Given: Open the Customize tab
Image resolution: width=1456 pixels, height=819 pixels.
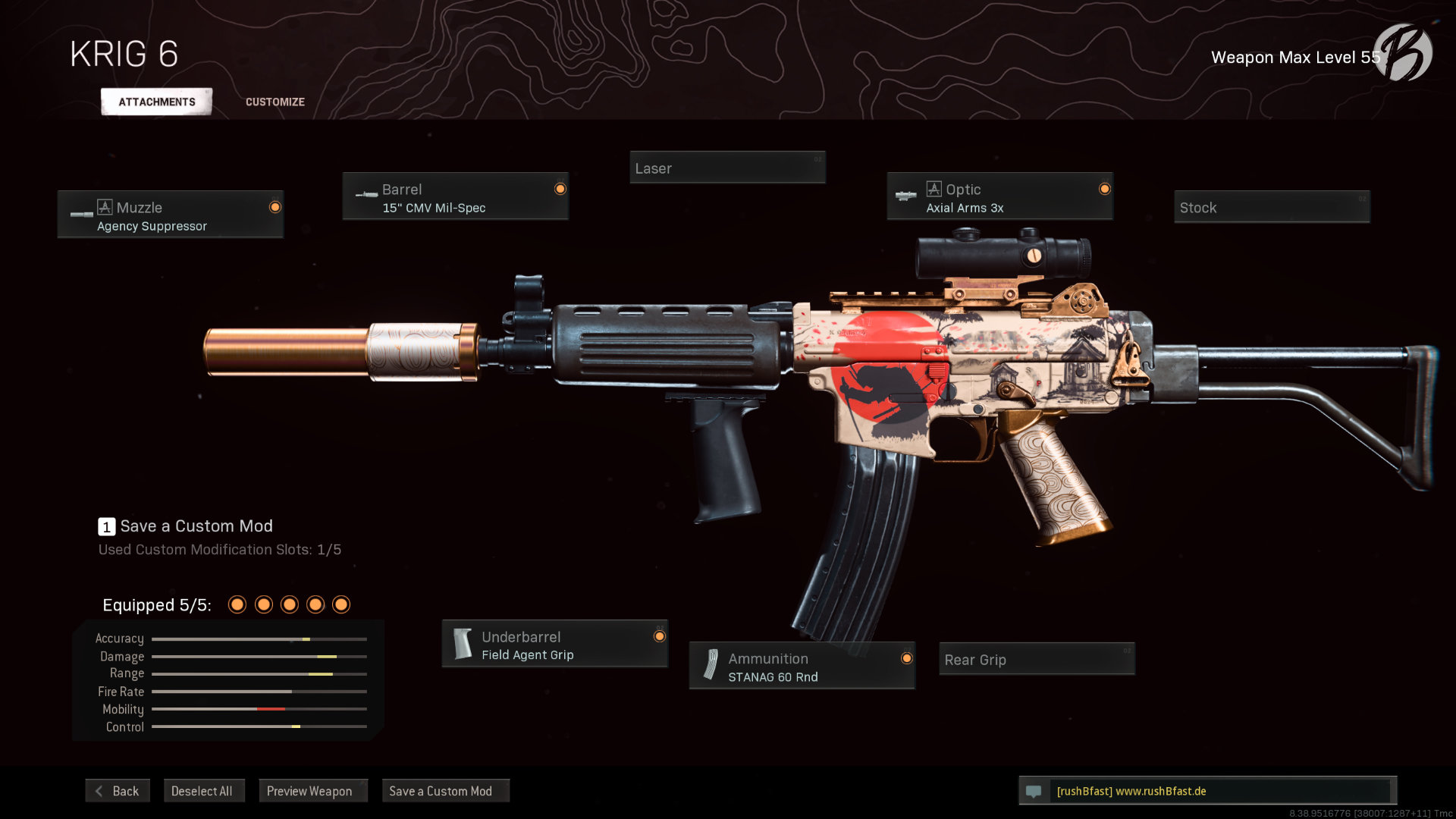Looking at the screenshot, I should tap(275, 102).
